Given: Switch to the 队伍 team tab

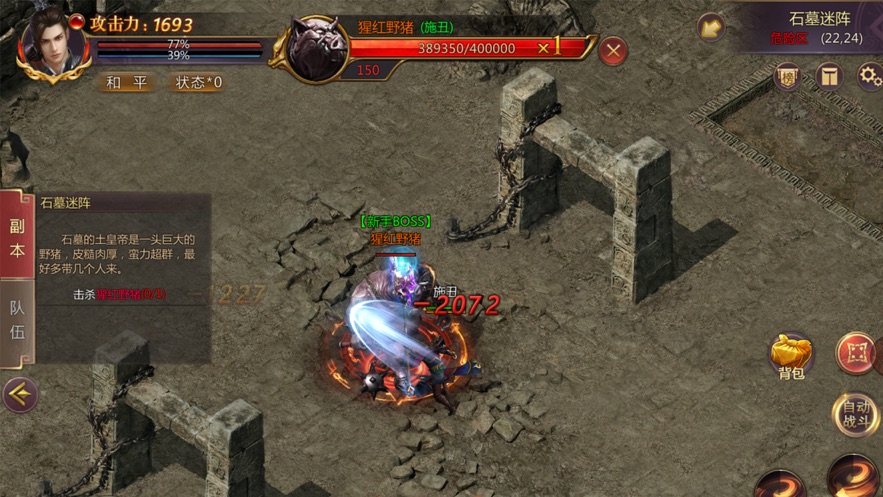Looking at the screenshot, I should coord(17,320).
